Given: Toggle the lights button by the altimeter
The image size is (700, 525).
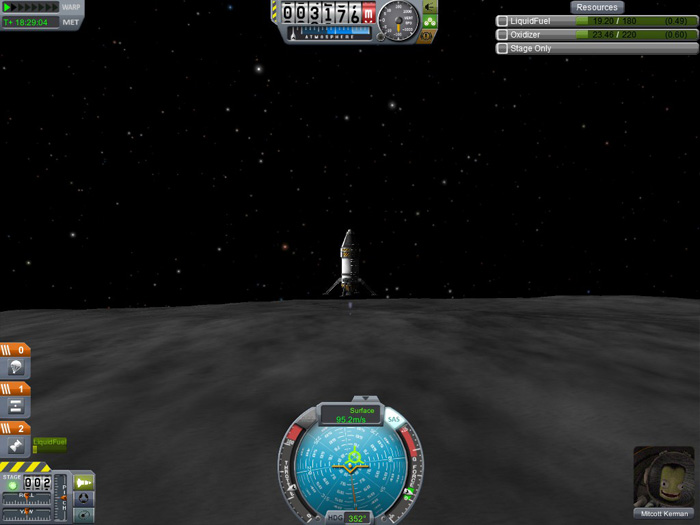Looking at the screenshot, I should click(x=430, y=21).
